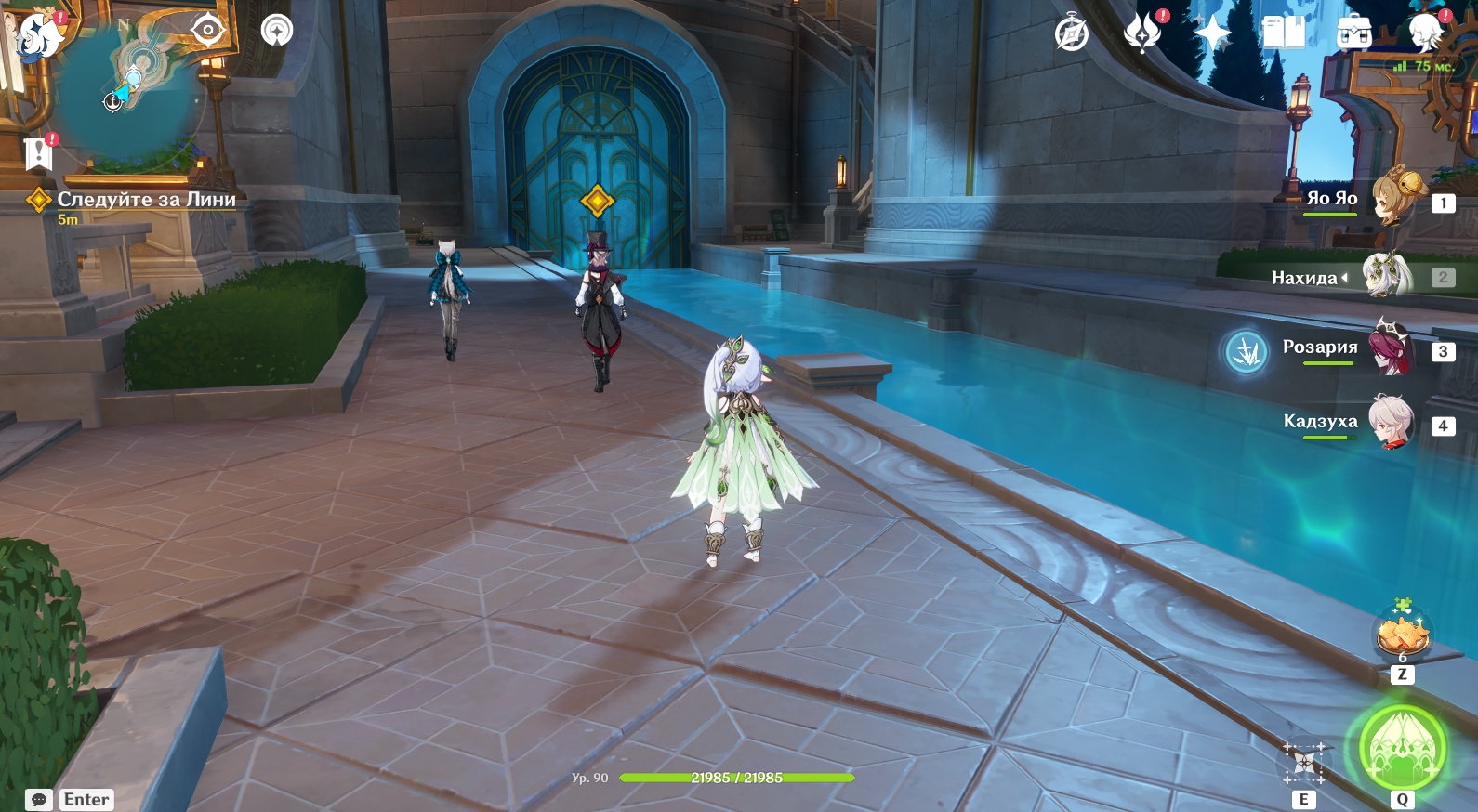Use the food quick-item gadget
Viewport: 1478px width, 812px height.
(x=1402, y=634)
